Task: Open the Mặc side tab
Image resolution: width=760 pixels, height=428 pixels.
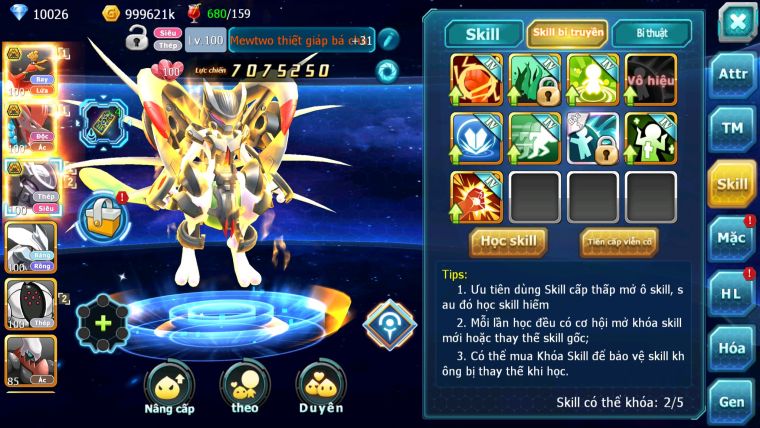Action: (732, 237)
